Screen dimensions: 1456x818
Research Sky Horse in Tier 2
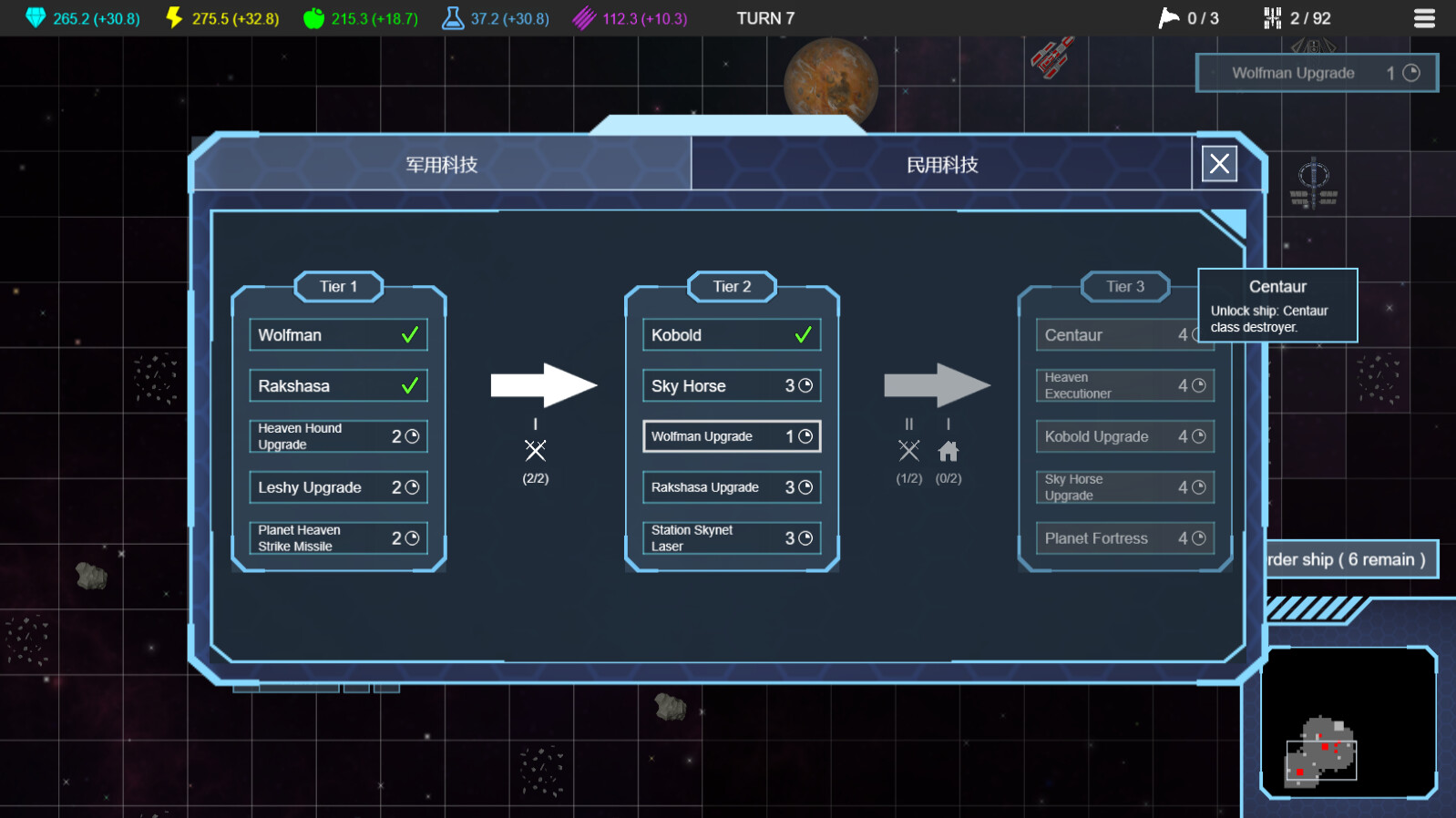[x=731, y=385]
